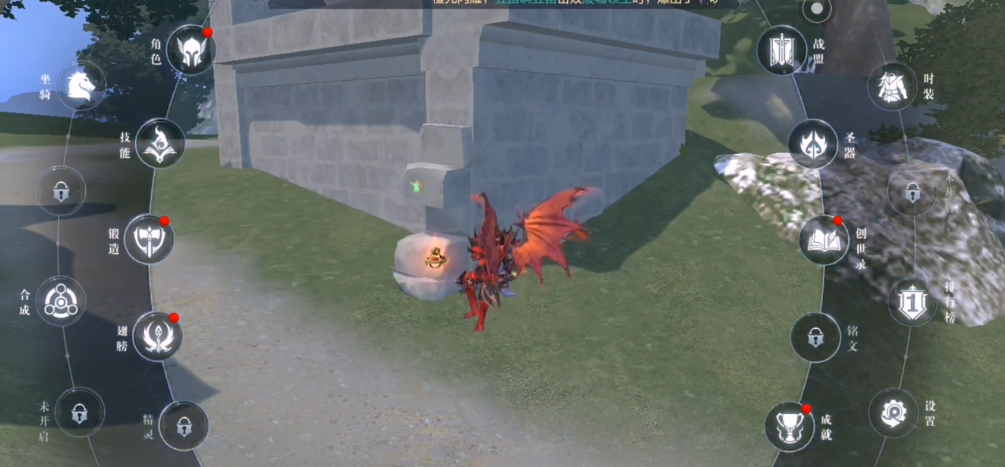Tap the locked 精灵 sprite icon

pyautogui.click(x=183, y=426)
